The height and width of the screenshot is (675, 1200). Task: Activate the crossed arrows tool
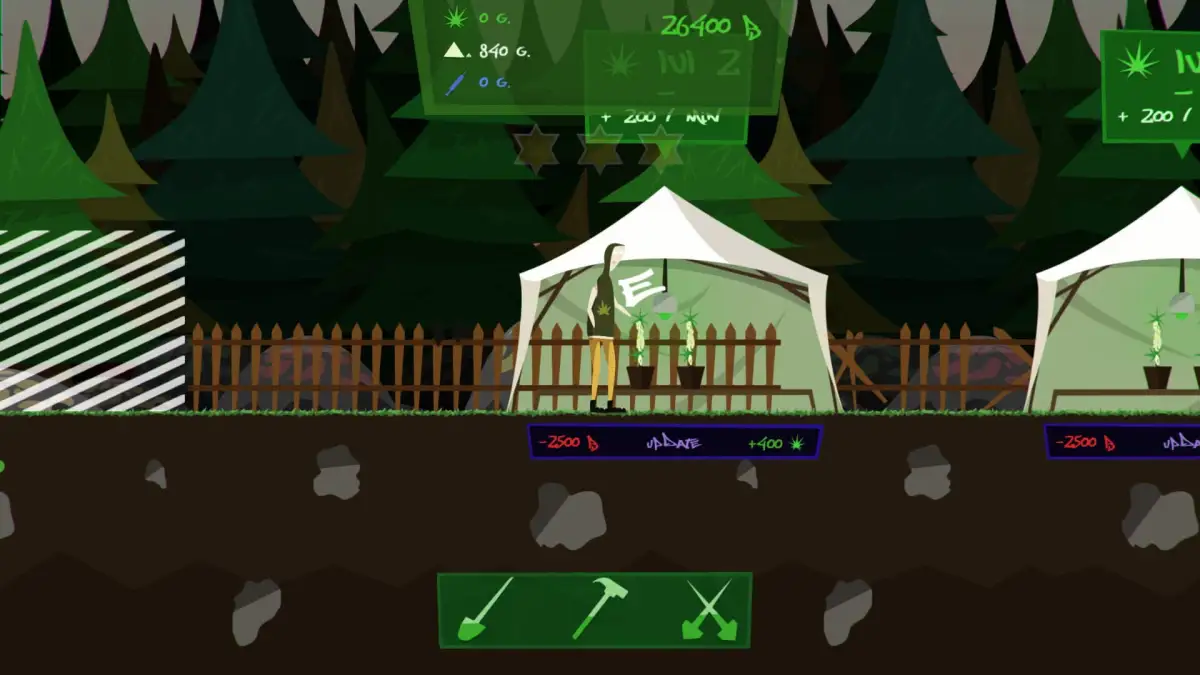710,609
